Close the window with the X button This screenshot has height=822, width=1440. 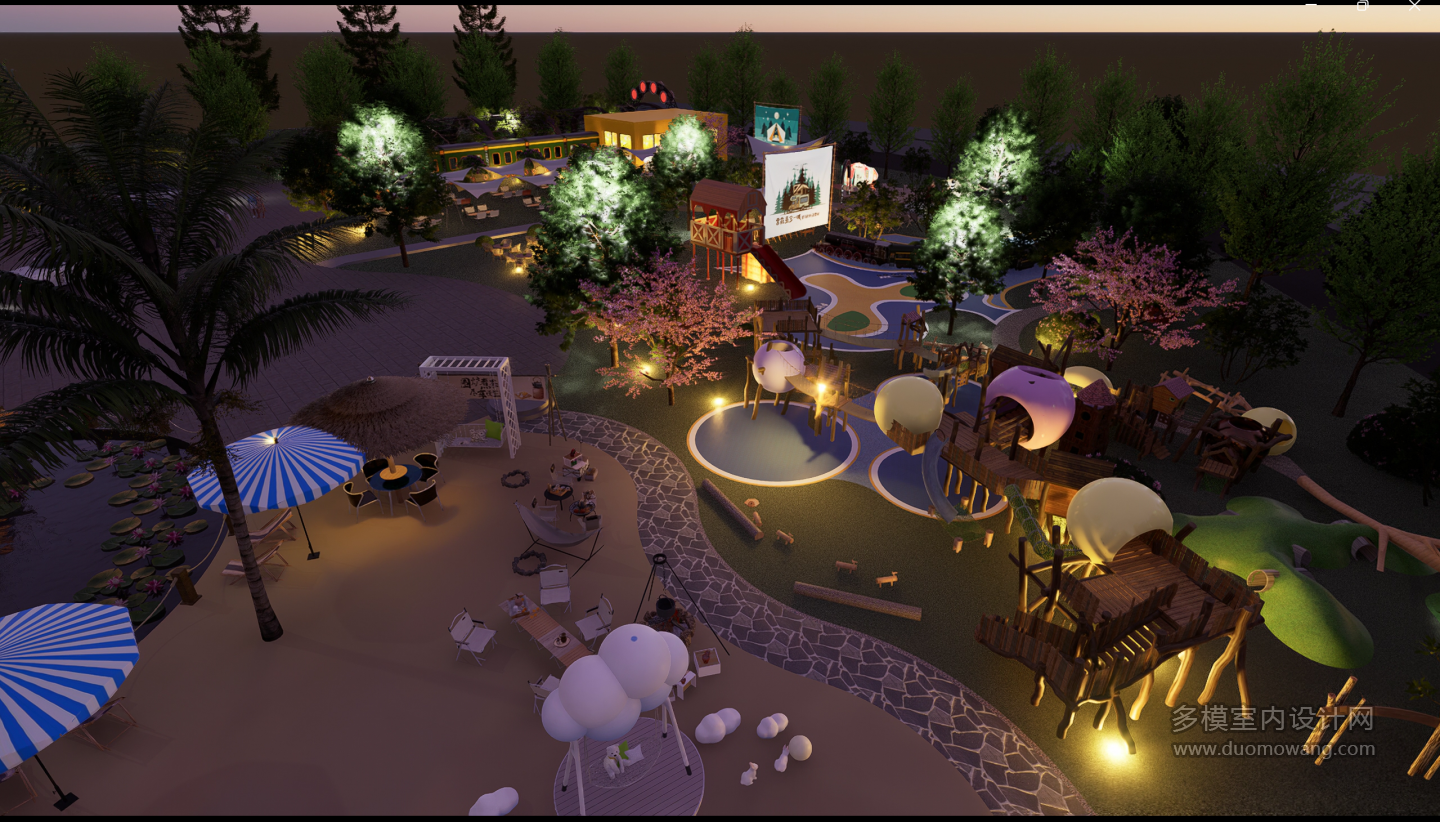click(1414, 4)
